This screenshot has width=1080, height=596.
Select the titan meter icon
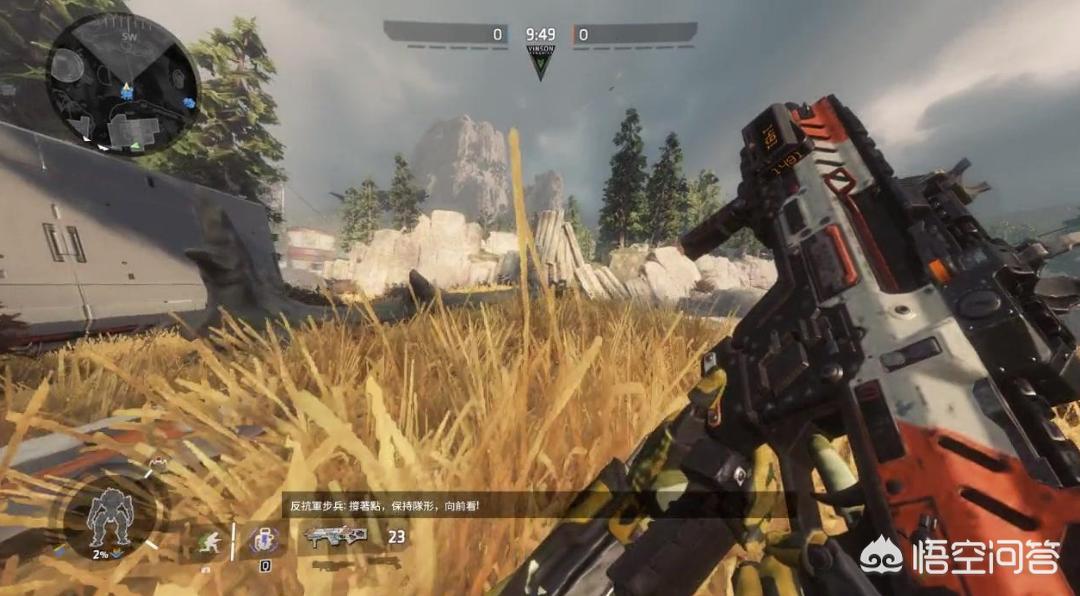pyautogui.click(x=110, y=514)
